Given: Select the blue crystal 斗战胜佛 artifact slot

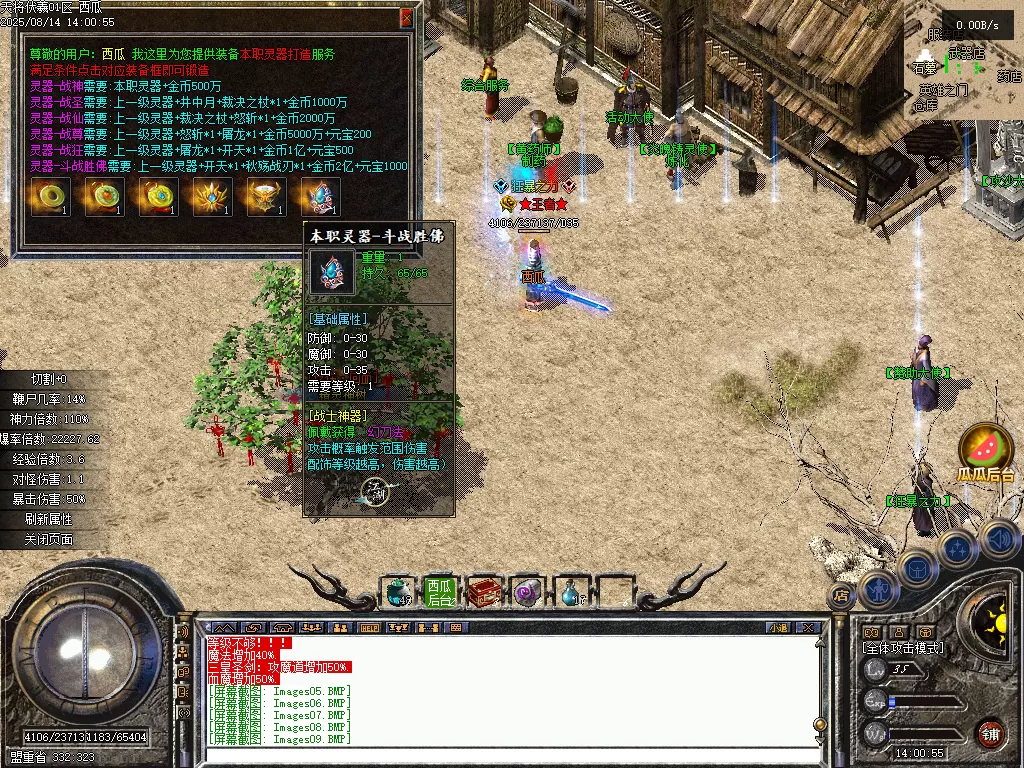Looking at the screenshot, I should point(320,196).
